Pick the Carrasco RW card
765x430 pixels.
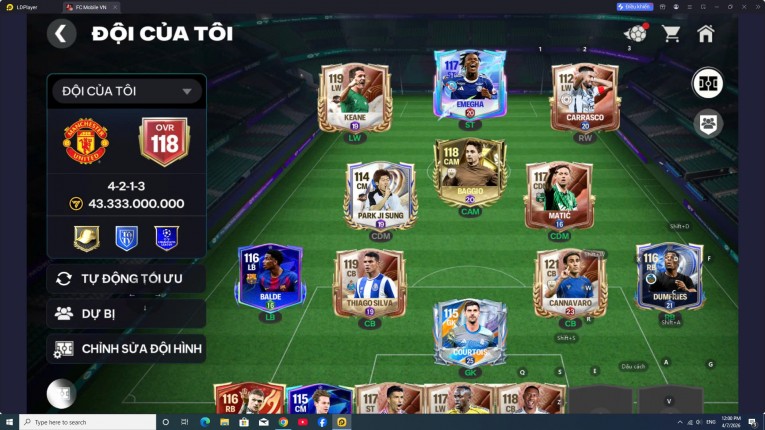585,98
